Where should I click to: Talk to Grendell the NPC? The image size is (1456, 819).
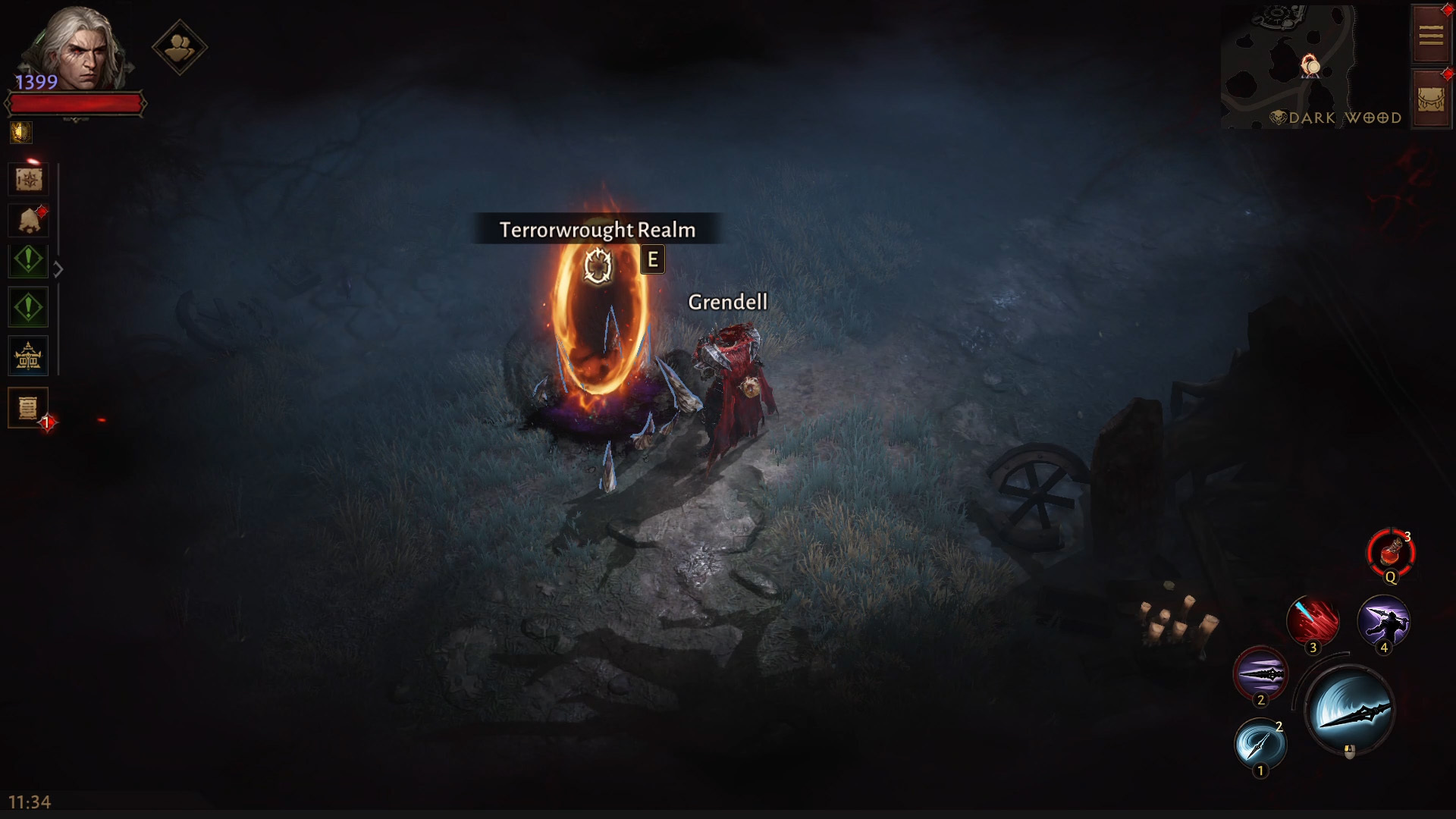[x=728, y=379]
